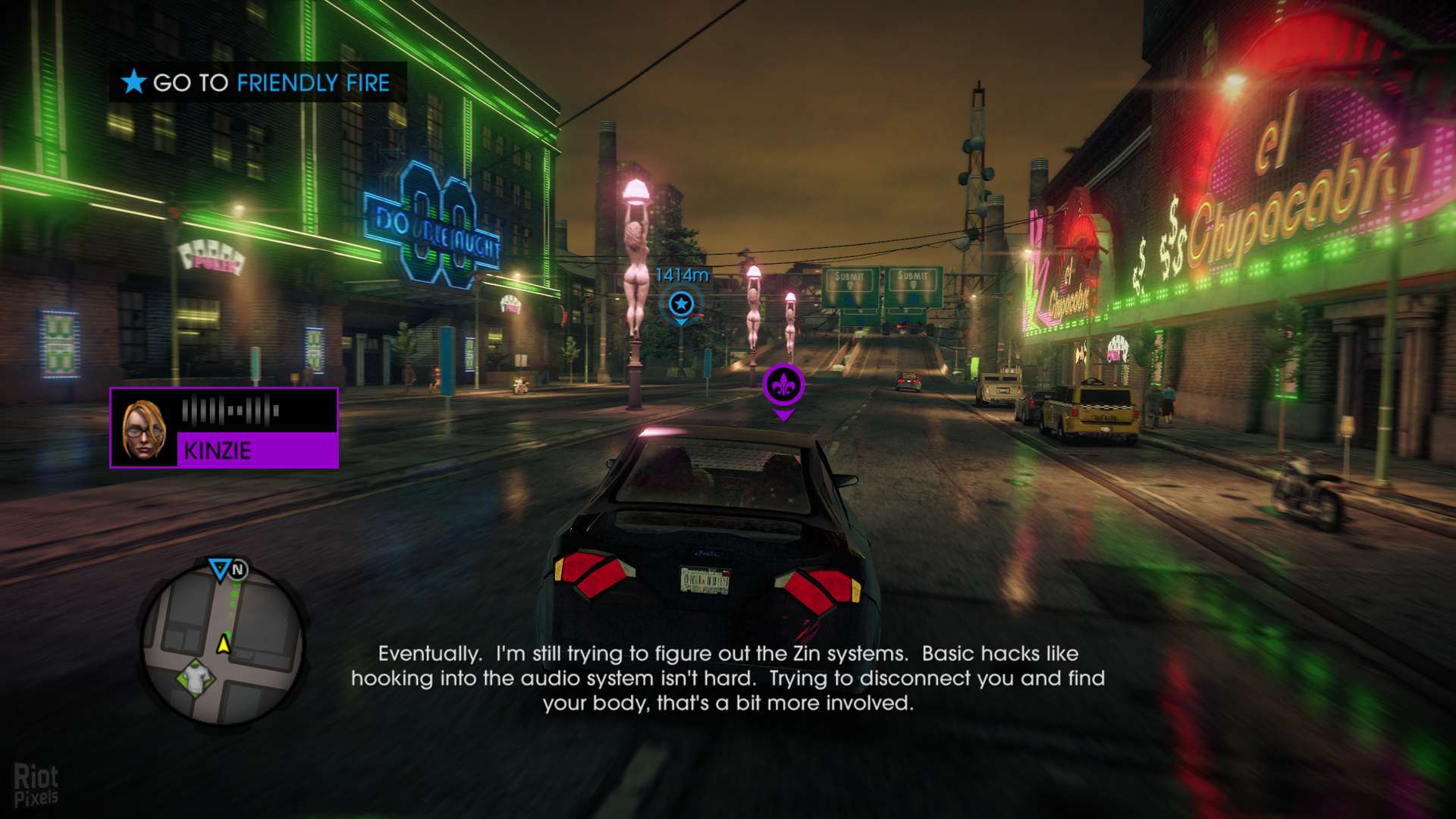The height and width of the screenshot is (819, 1456).
Task: Click the blue star objective waypoint marker
Action: pyautogui.click(x=681, y=304)
